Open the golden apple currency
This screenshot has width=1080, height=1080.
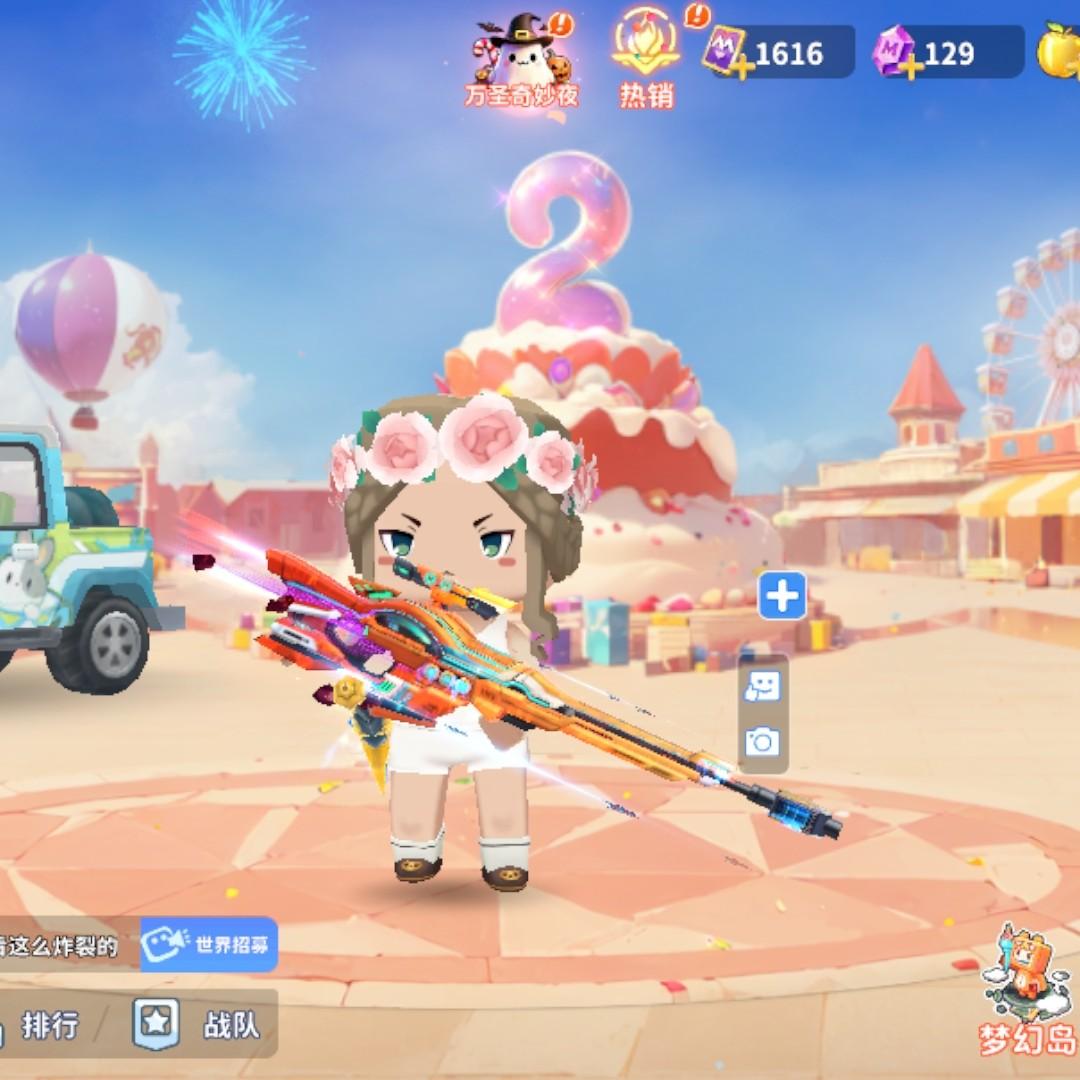coord(1058,52)
